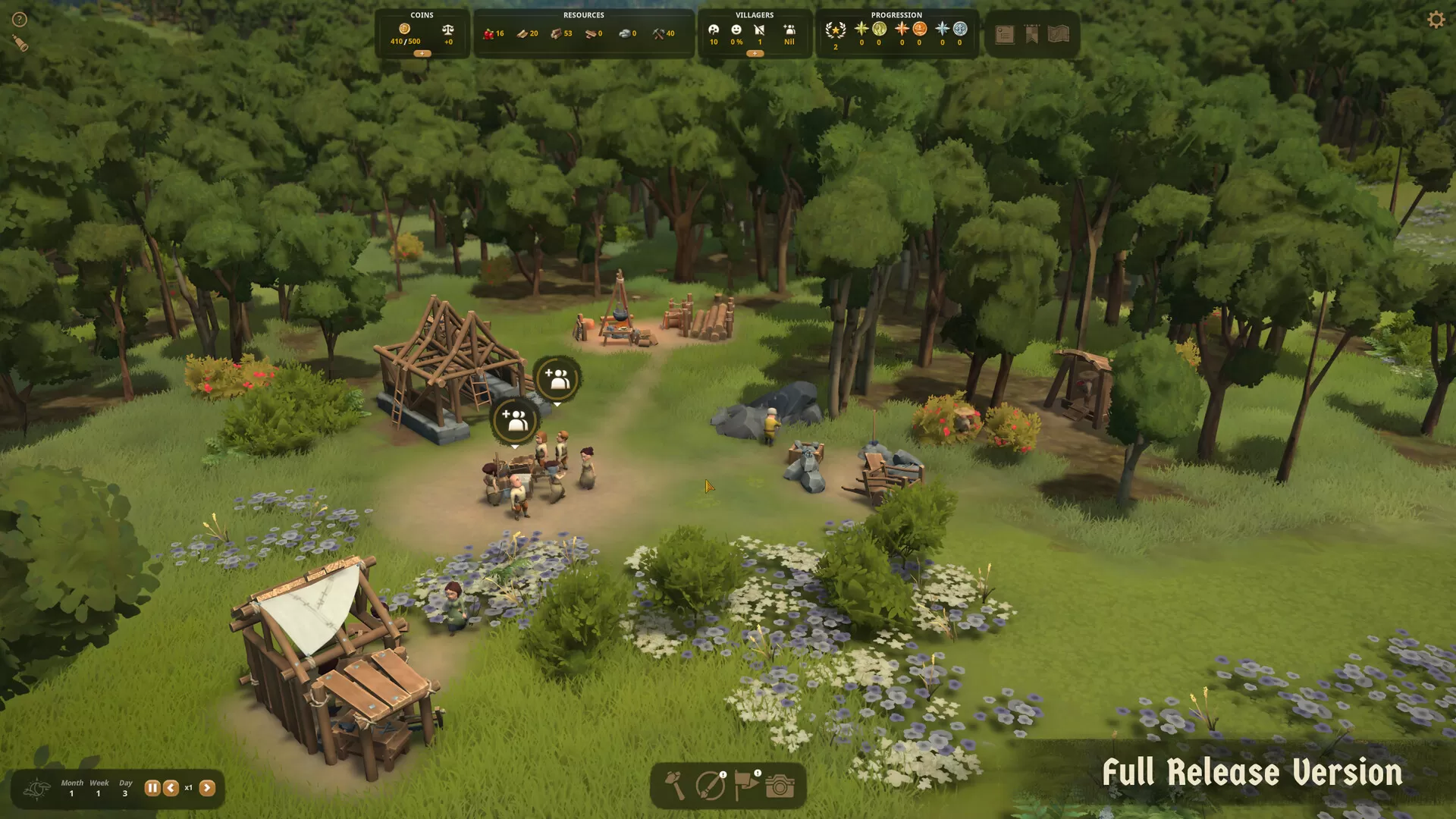Open the journal page icon top left panel
The image size is (1456, 819).
tap(1005, 34)
